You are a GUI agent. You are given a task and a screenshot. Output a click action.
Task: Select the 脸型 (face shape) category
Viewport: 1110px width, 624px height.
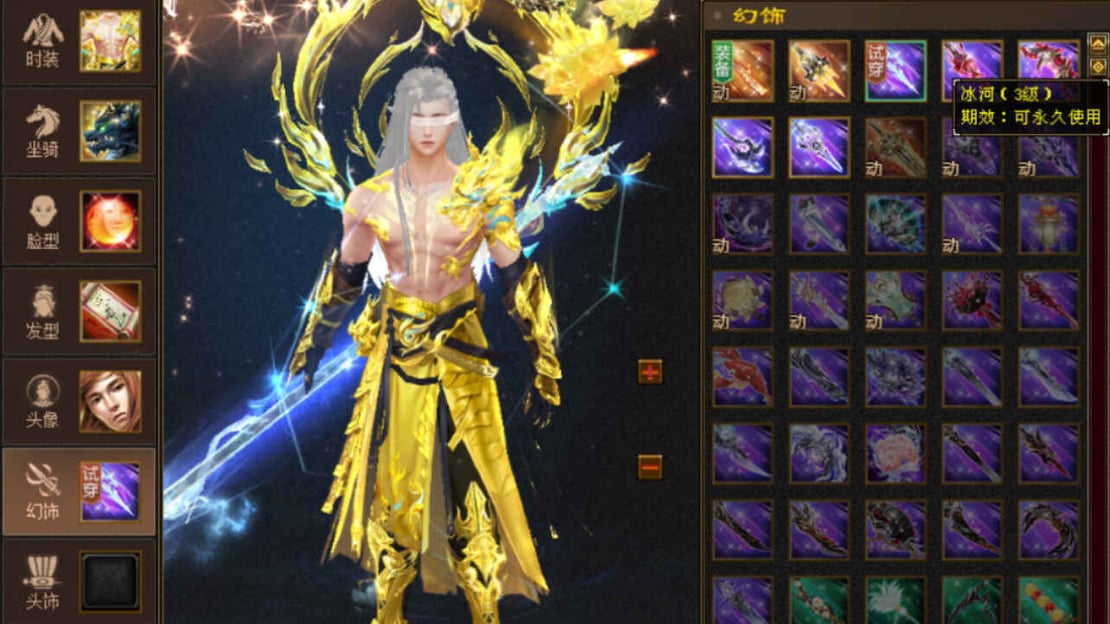(78, 221)
